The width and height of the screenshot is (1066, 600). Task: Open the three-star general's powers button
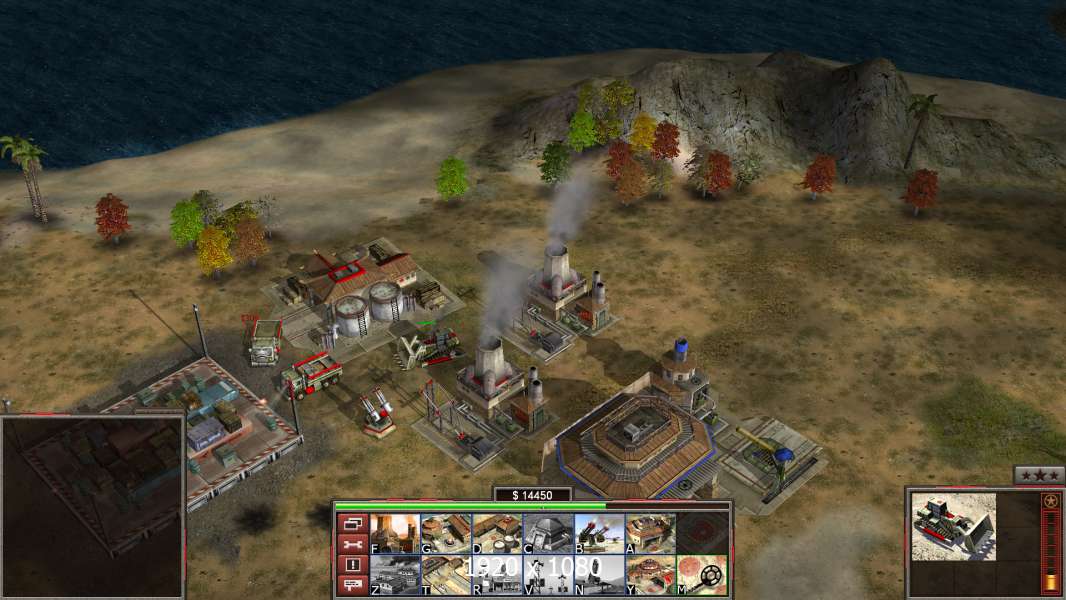click(1038, 475)
